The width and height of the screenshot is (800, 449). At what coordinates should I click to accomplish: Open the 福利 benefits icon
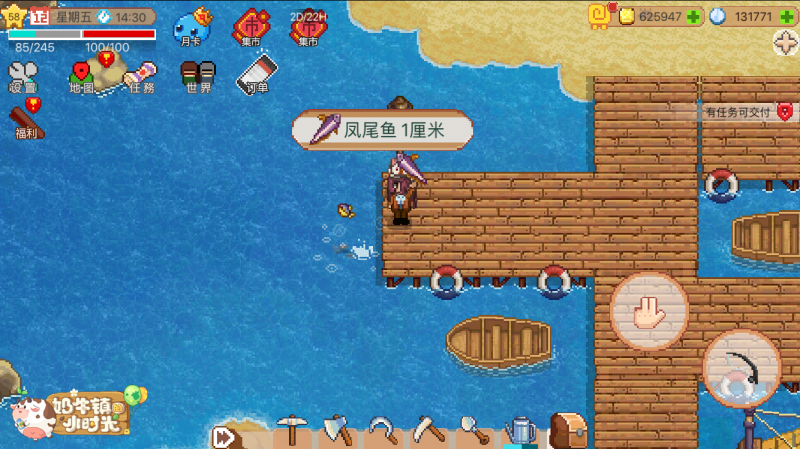pyautogui.click(x=25, y=121)
